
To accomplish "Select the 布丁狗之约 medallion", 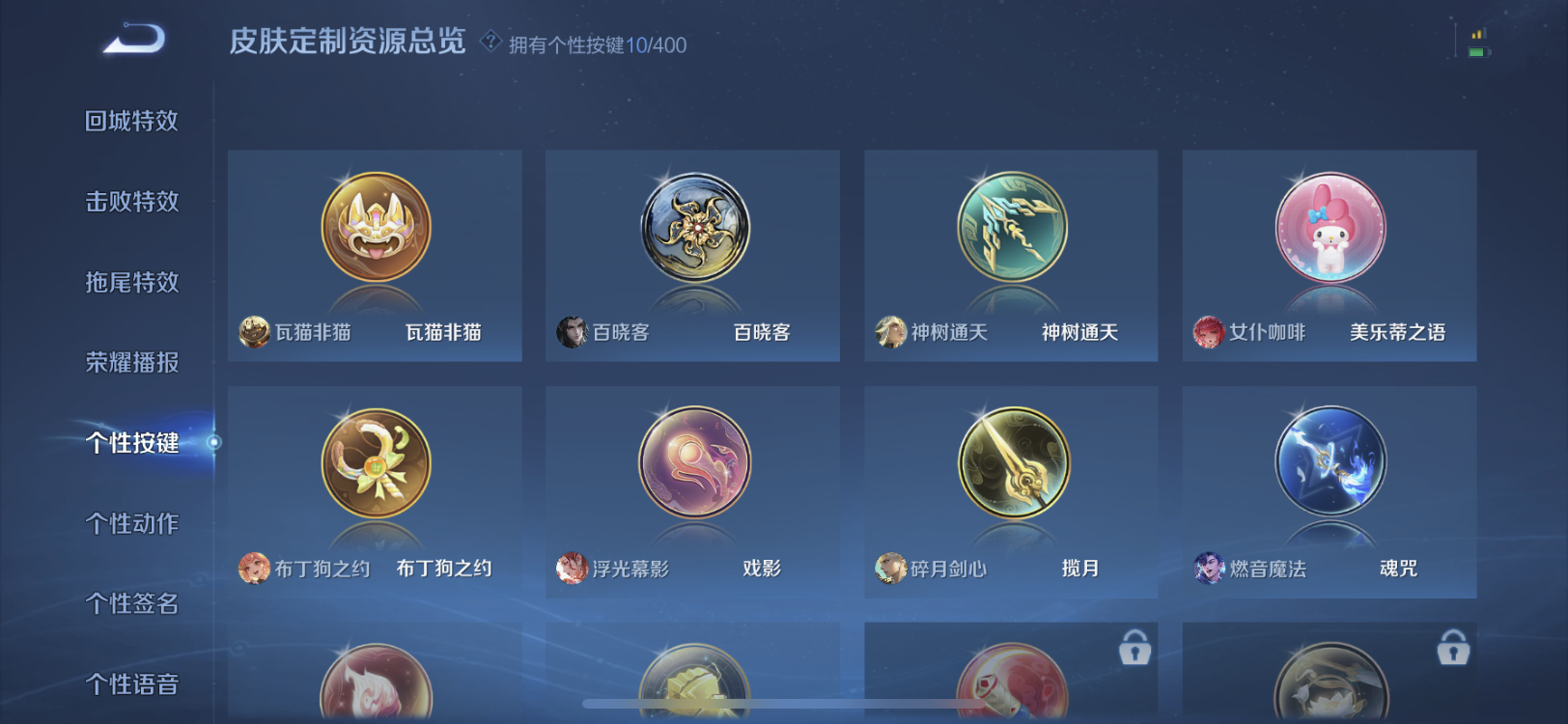I will coord(376,464).
